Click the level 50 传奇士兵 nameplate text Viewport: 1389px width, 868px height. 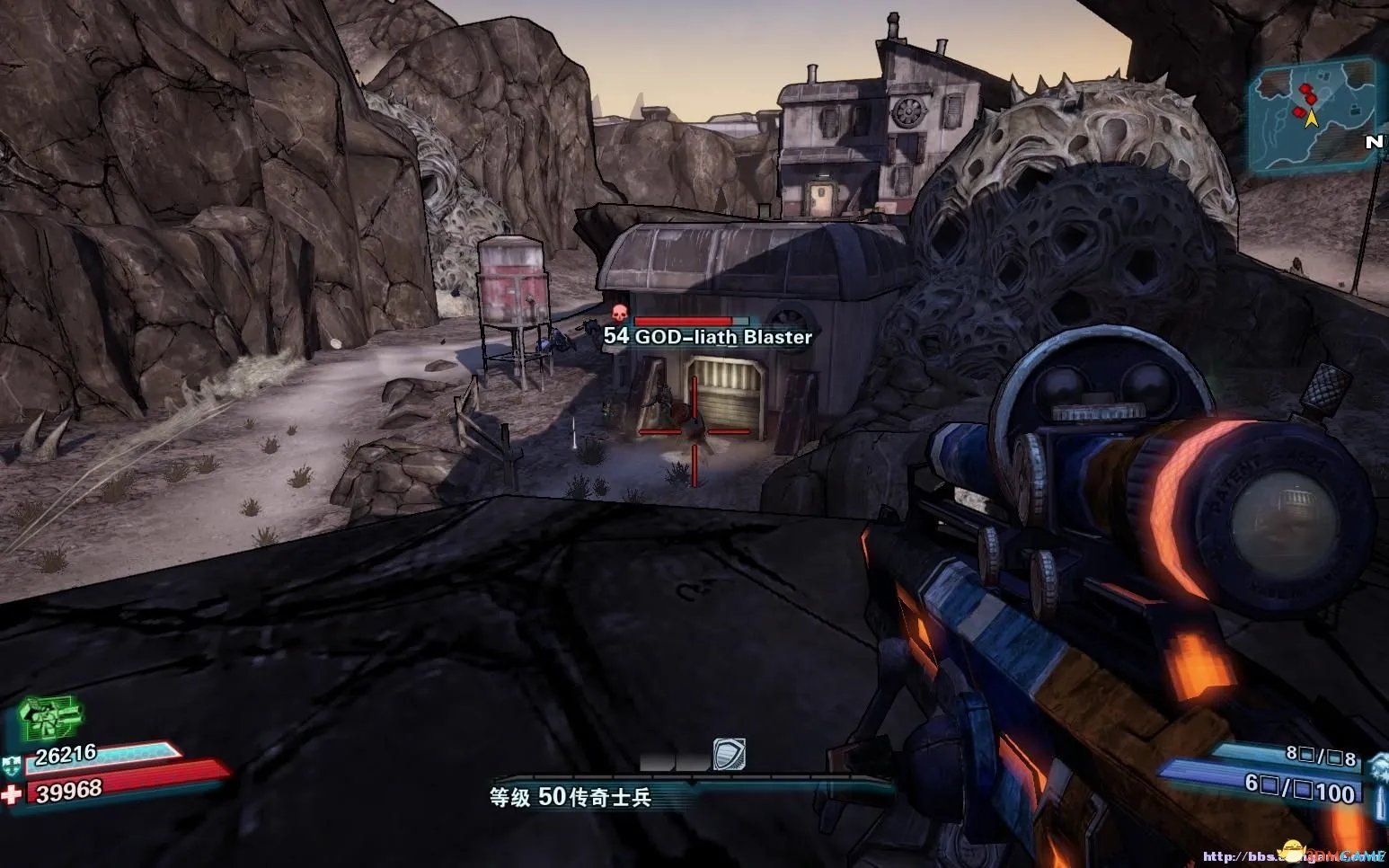point(569,795)
